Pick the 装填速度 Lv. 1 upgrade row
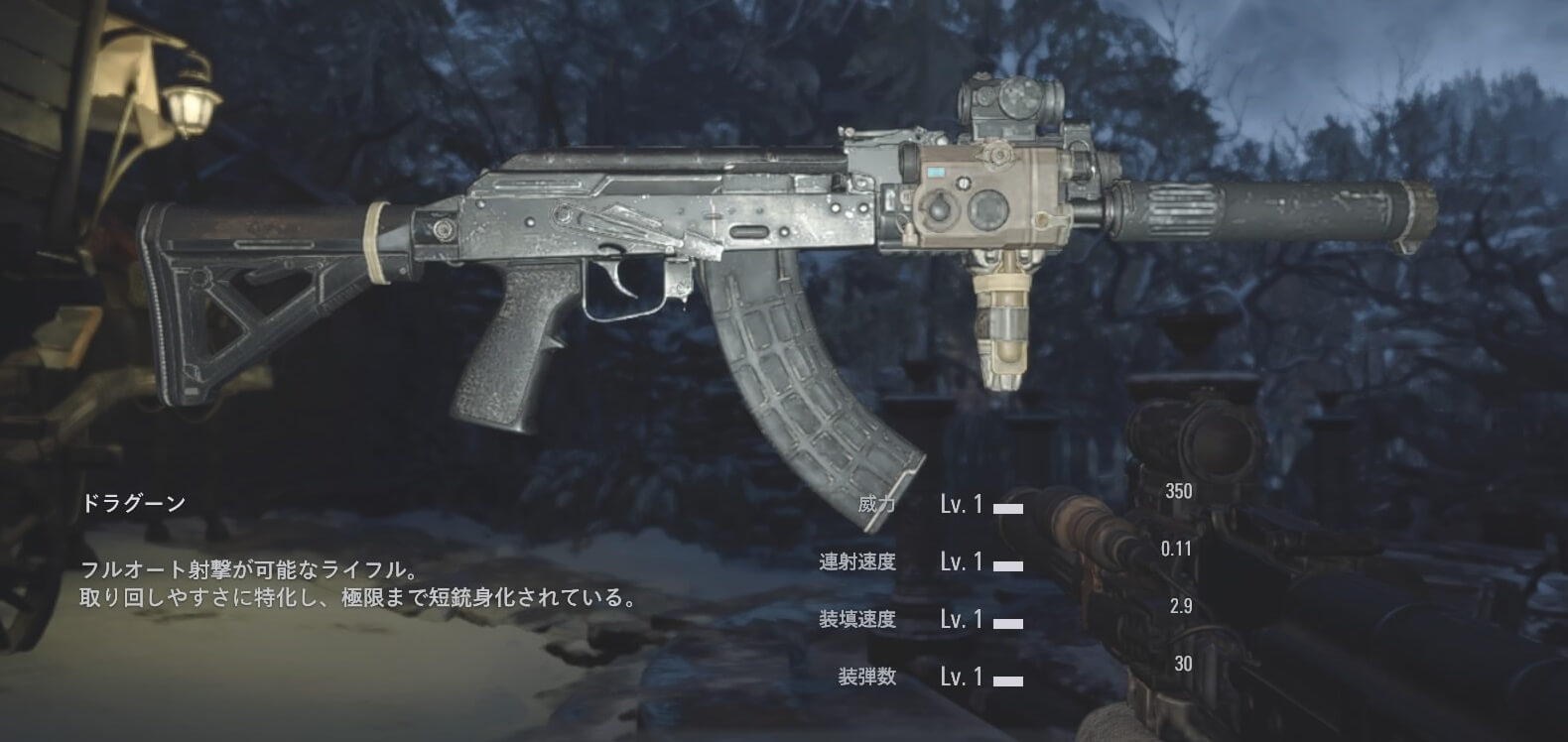Image resolution: width=1568 pixels, height=742 pixels. tap(961, 620)
